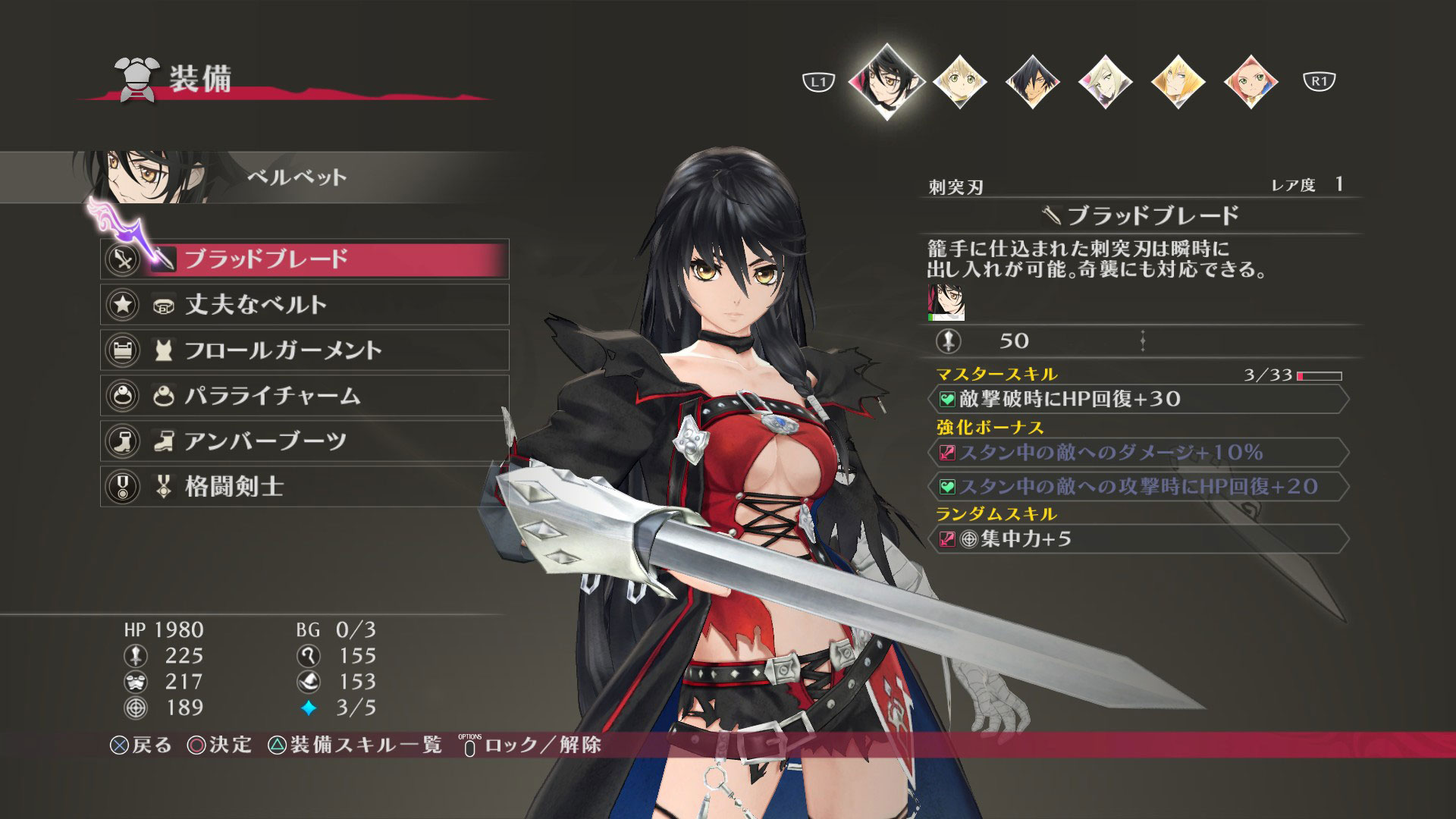Switch to the blond boy character portrait
This screenshot has width=1456, height=819.
click(x=959, y=82)
